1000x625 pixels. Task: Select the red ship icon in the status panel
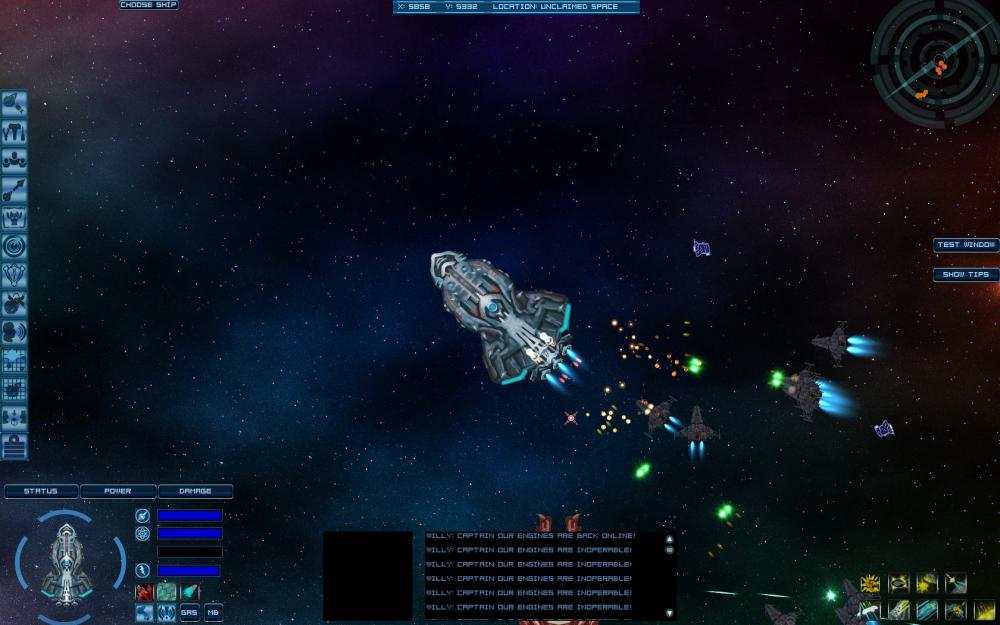click(144, 591)
